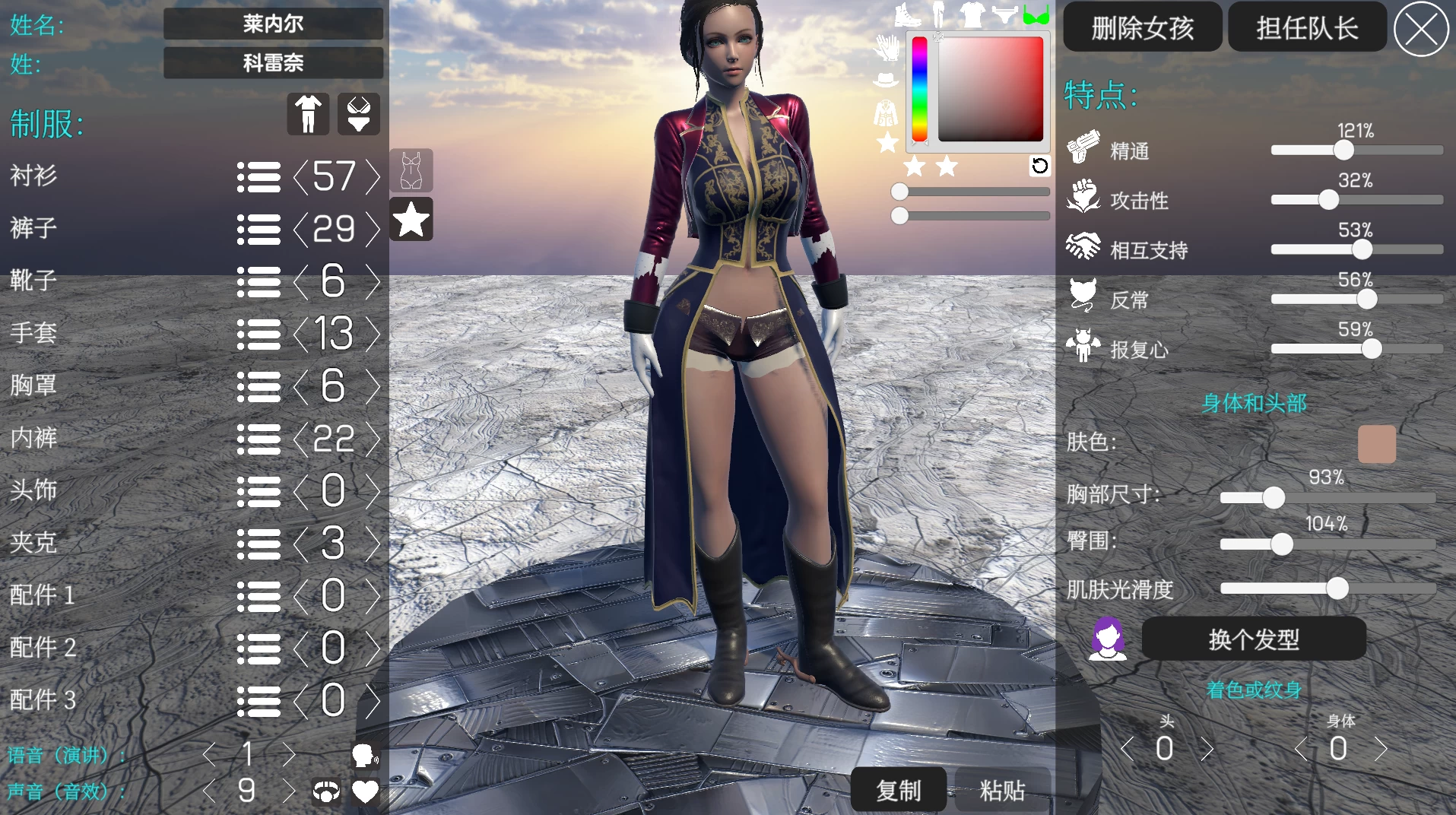The image size is (1456, 815).
Task: Set the 胸部尺寸 size slider
Action: point(1274,498)
